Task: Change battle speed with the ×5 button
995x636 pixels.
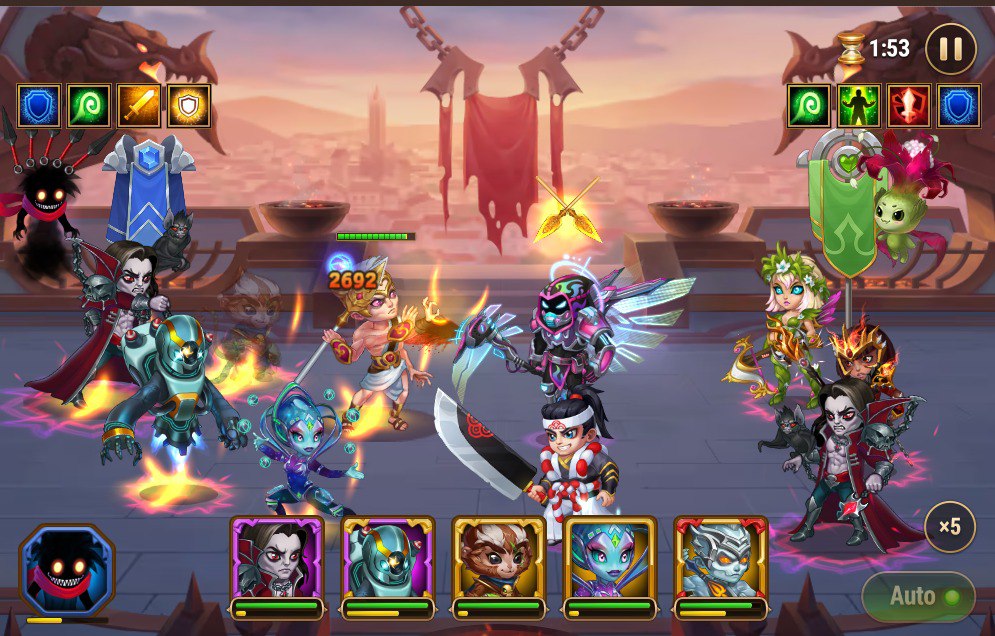Action: pos(949,527)
